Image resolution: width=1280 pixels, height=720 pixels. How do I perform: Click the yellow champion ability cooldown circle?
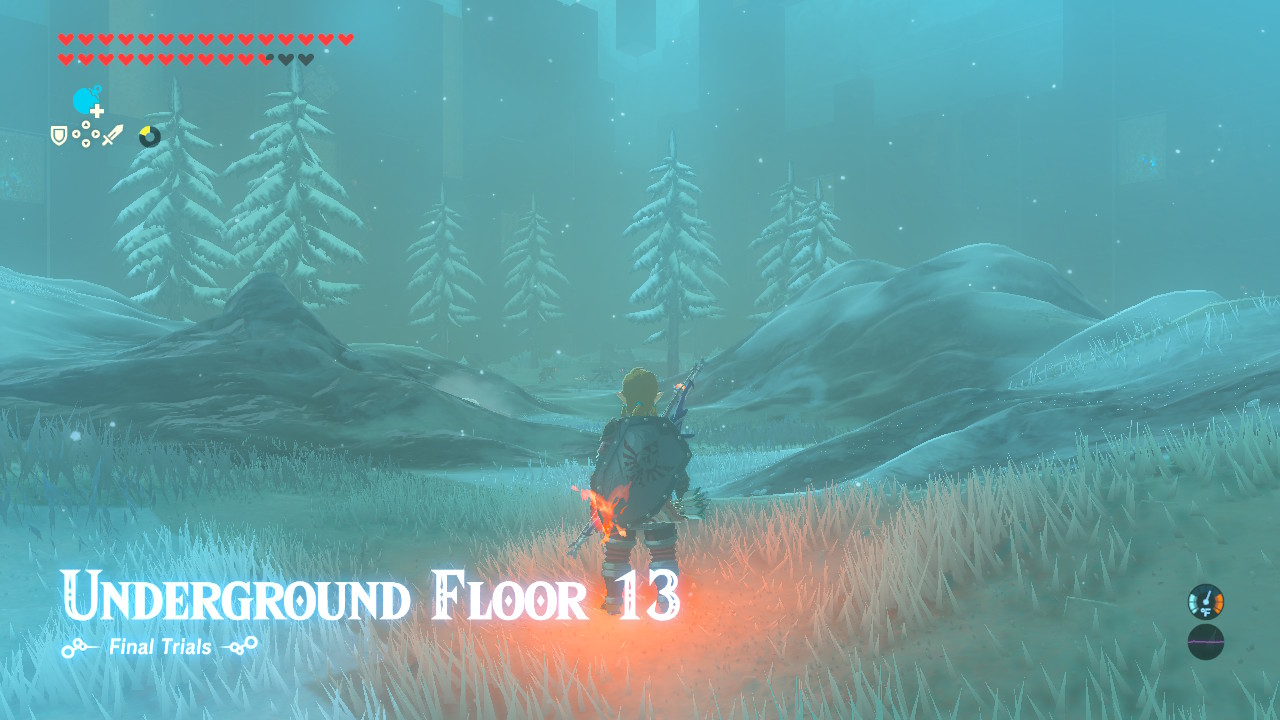[x=148, y=135]
